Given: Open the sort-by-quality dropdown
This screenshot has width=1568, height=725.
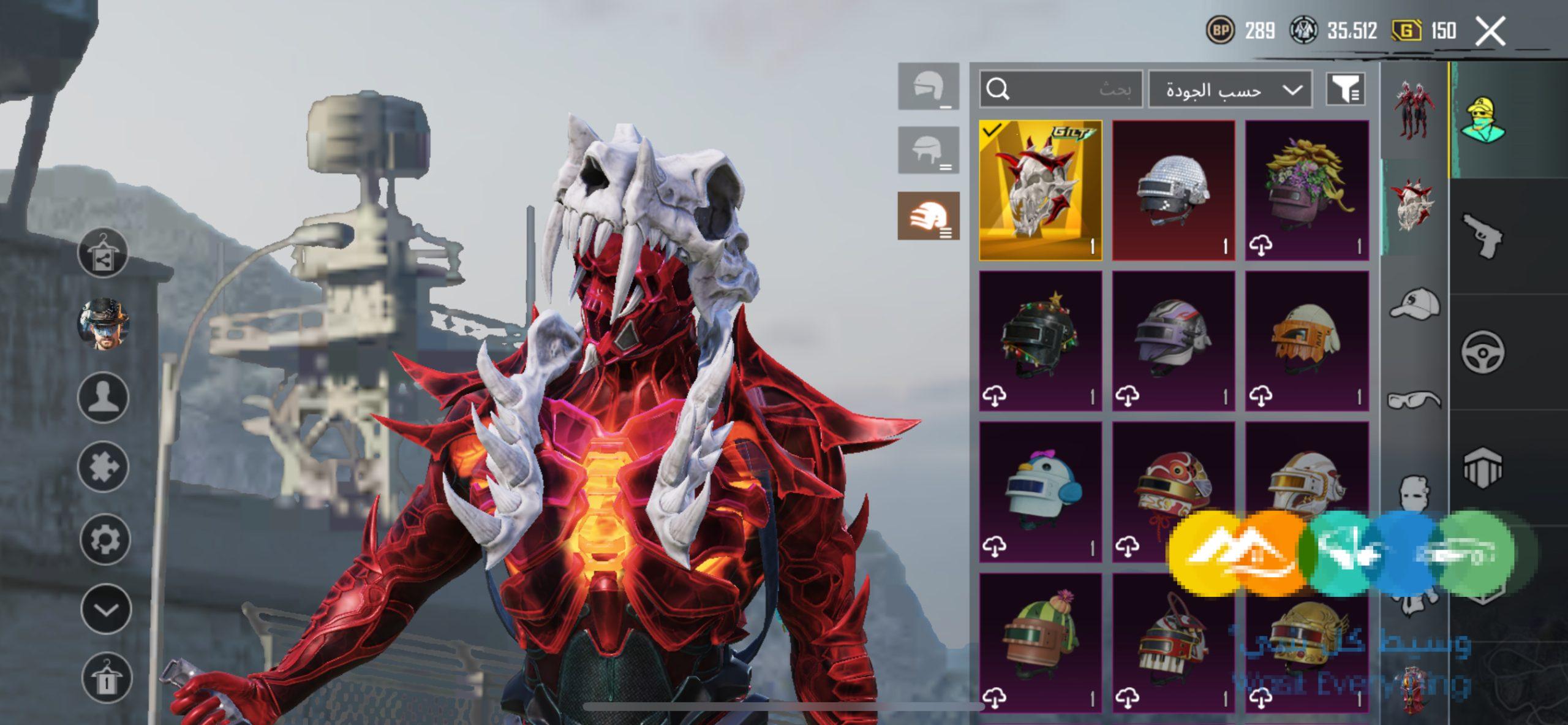Looking at the screenshot, I should (x=1230, y=90).
